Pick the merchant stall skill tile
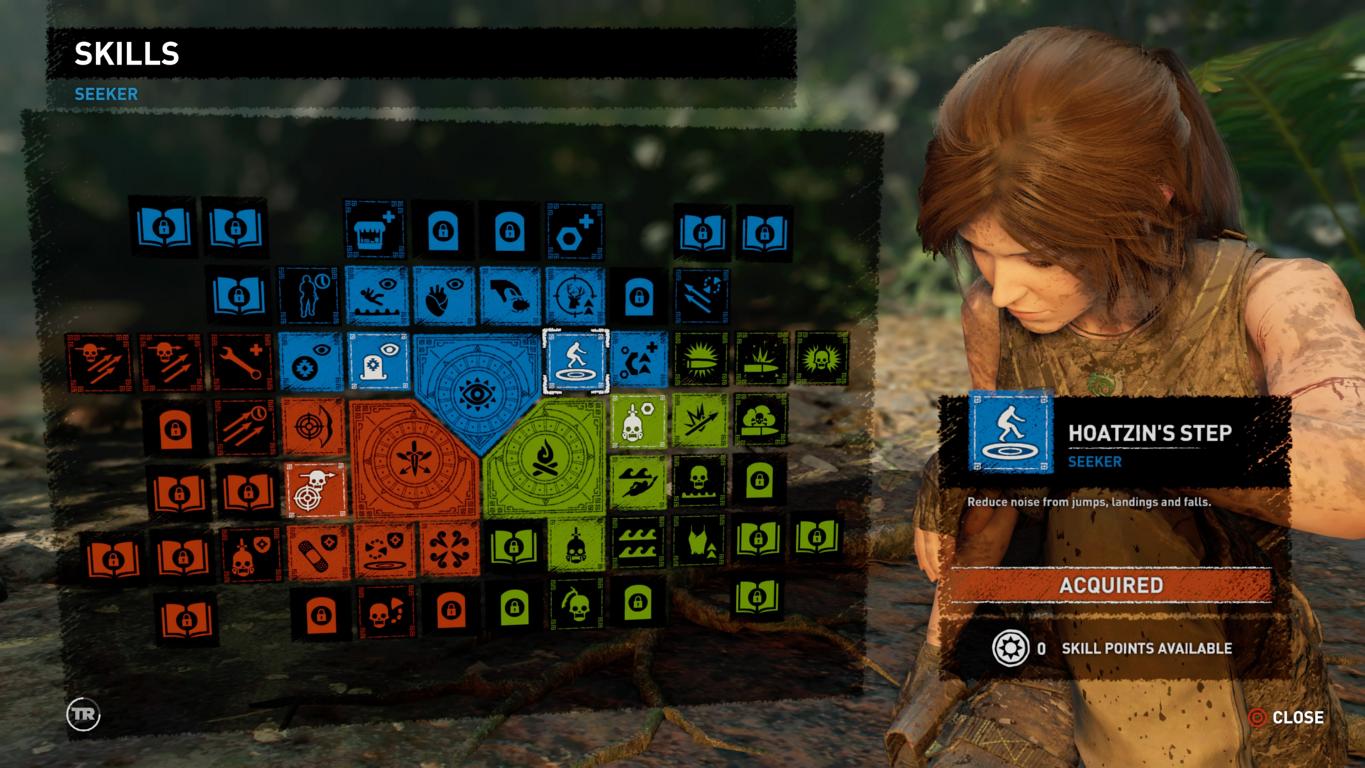This screenshot has width=1365, height=768. point(375,231)
